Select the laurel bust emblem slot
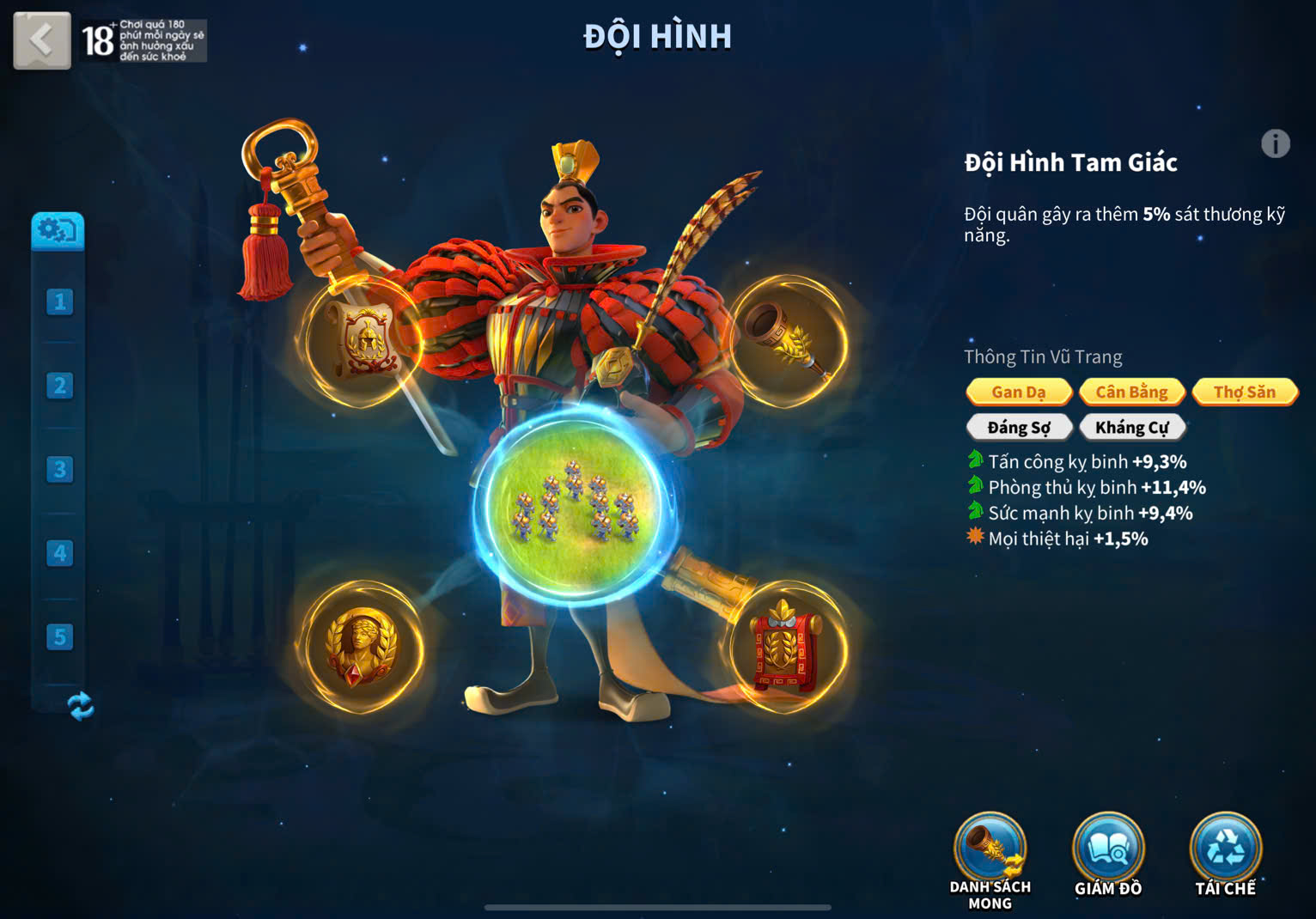The width and height of the screenshot is (1316, 919). point(363,648)
